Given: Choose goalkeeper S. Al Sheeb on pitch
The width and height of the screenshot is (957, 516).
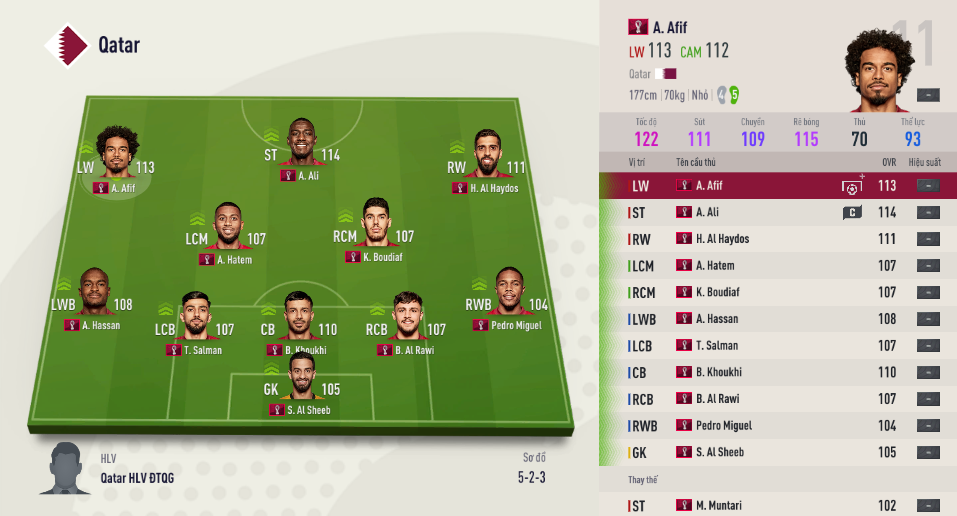Looking at the screenshot, I should tap(301, 377).
